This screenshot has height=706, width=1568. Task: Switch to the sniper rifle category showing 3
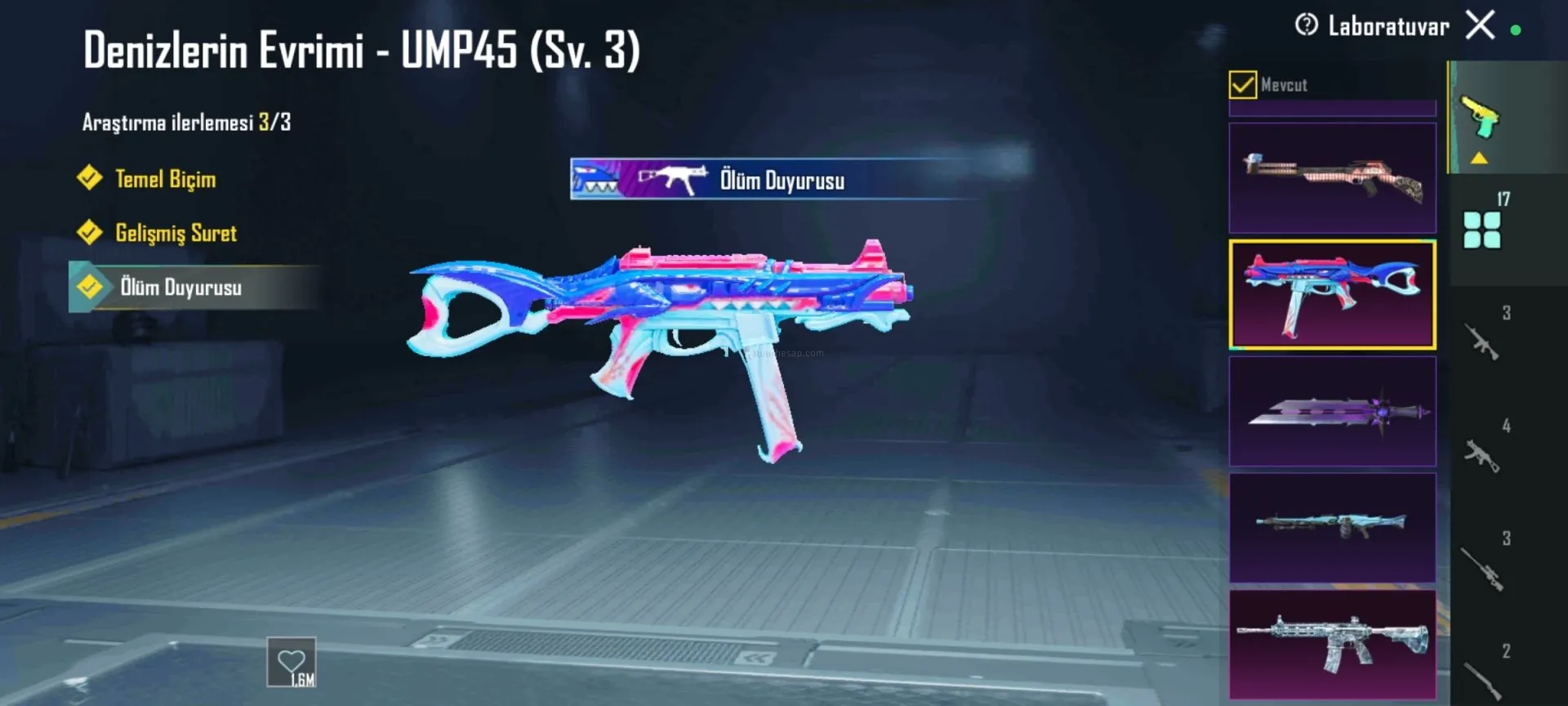pyautogui.click(x=1482, y=566)
